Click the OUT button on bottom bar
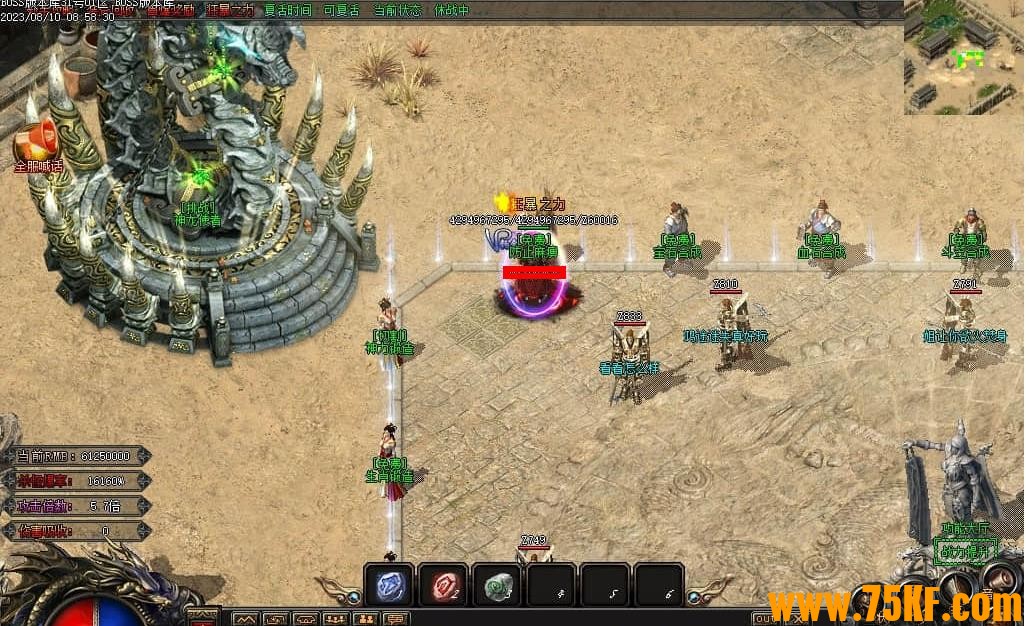This screenshot has height=626, width=1026. click(x=764, y=618)
